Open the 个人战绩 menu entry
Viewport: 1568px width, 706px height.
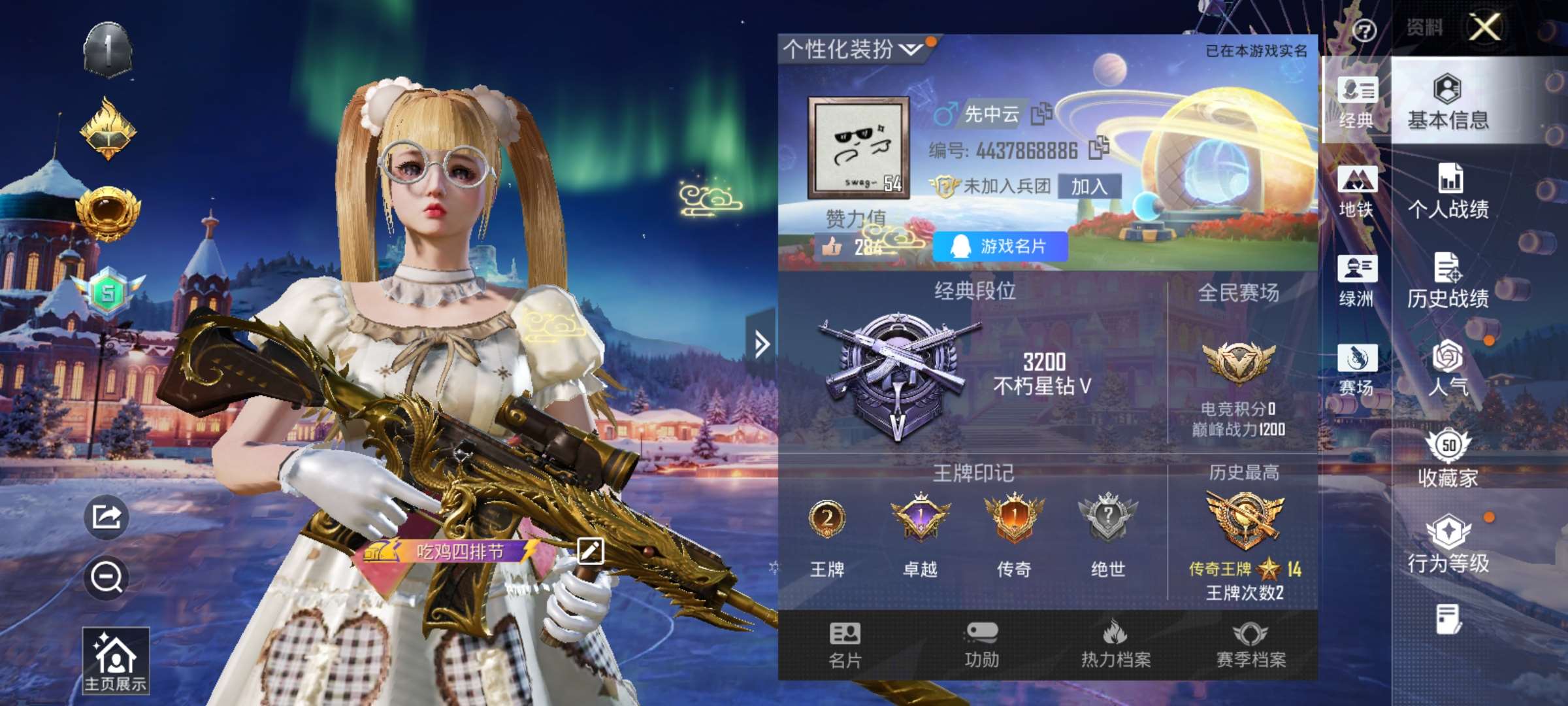(1448, 191)
